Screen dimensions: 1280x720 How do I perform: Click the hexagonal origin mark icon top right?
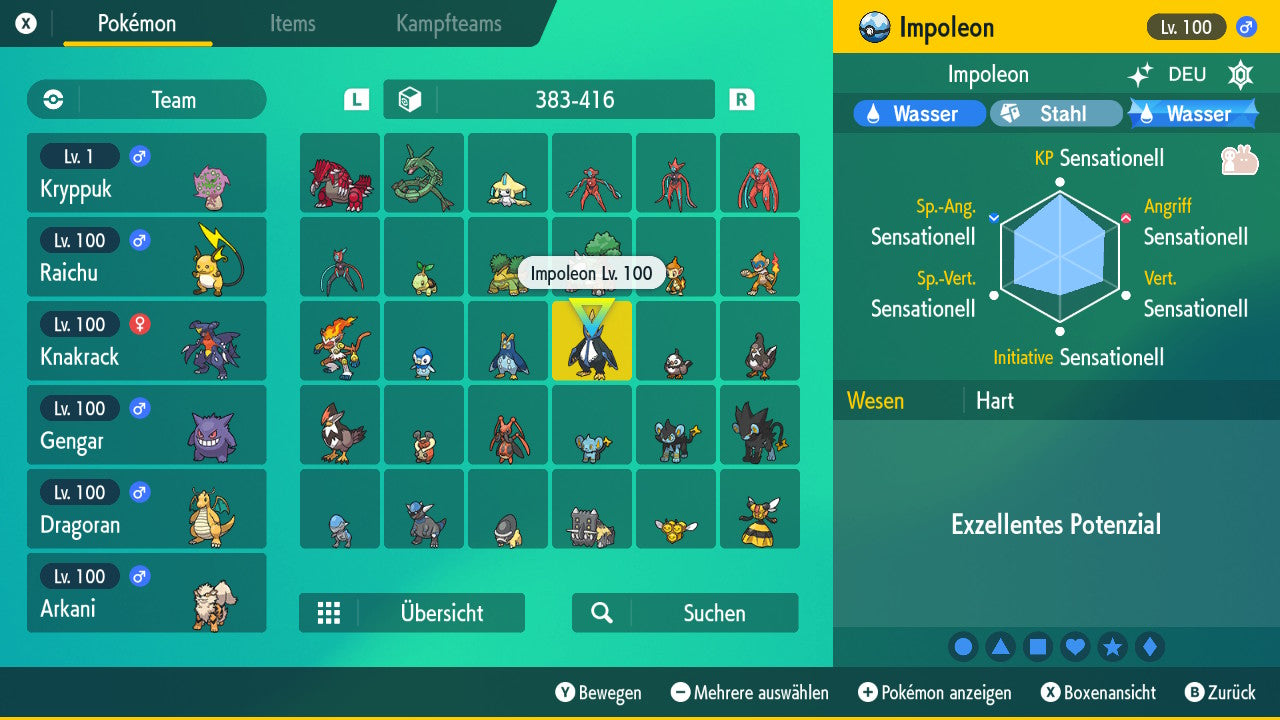click(x=1240, y=74)
